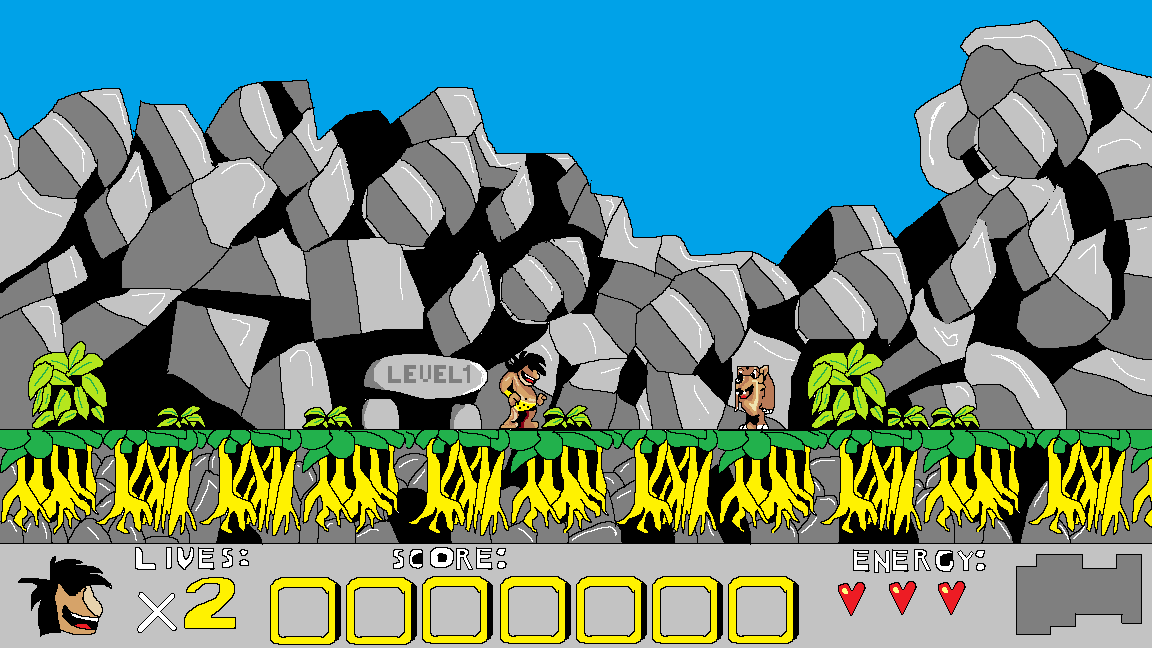Click the caveman face portrait icon
Screen dimensions: 1152x648
(65, 596)
